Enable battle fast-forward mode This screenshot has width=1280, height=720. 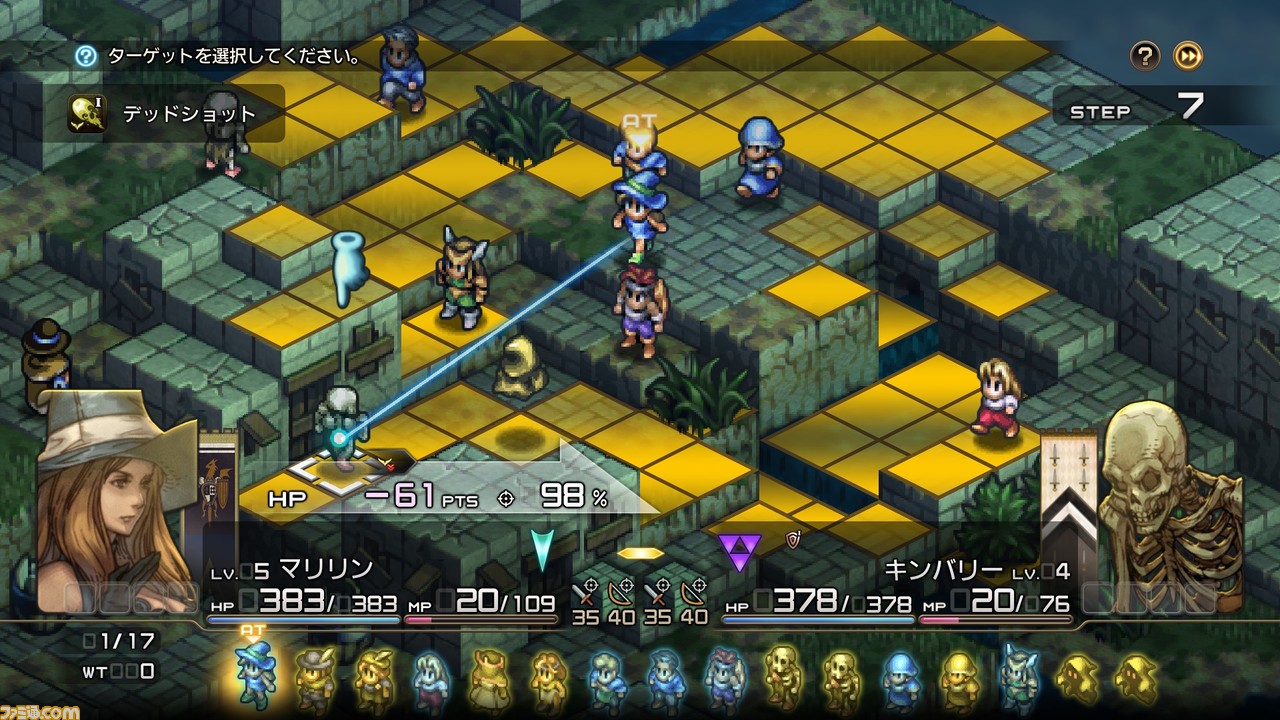[1186, 57]
